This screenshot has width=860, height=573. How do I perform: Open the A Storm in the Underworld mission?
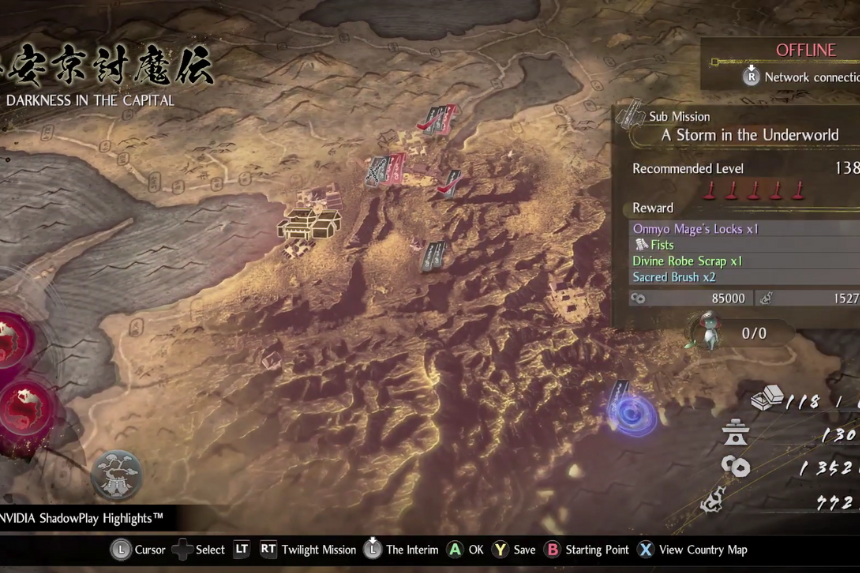click(750, 135)
